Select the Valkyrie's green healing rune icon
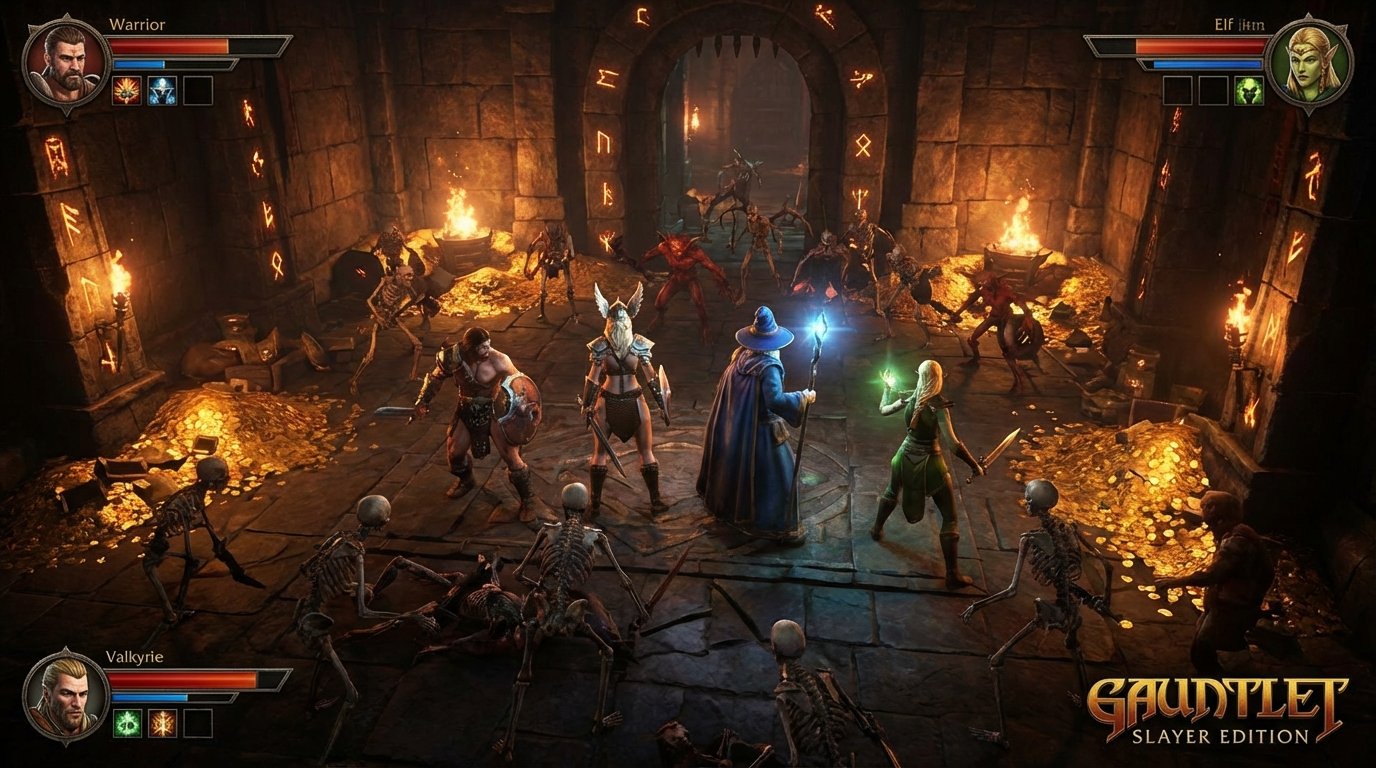Screen dimensions: 1376x768 point(126,723)
